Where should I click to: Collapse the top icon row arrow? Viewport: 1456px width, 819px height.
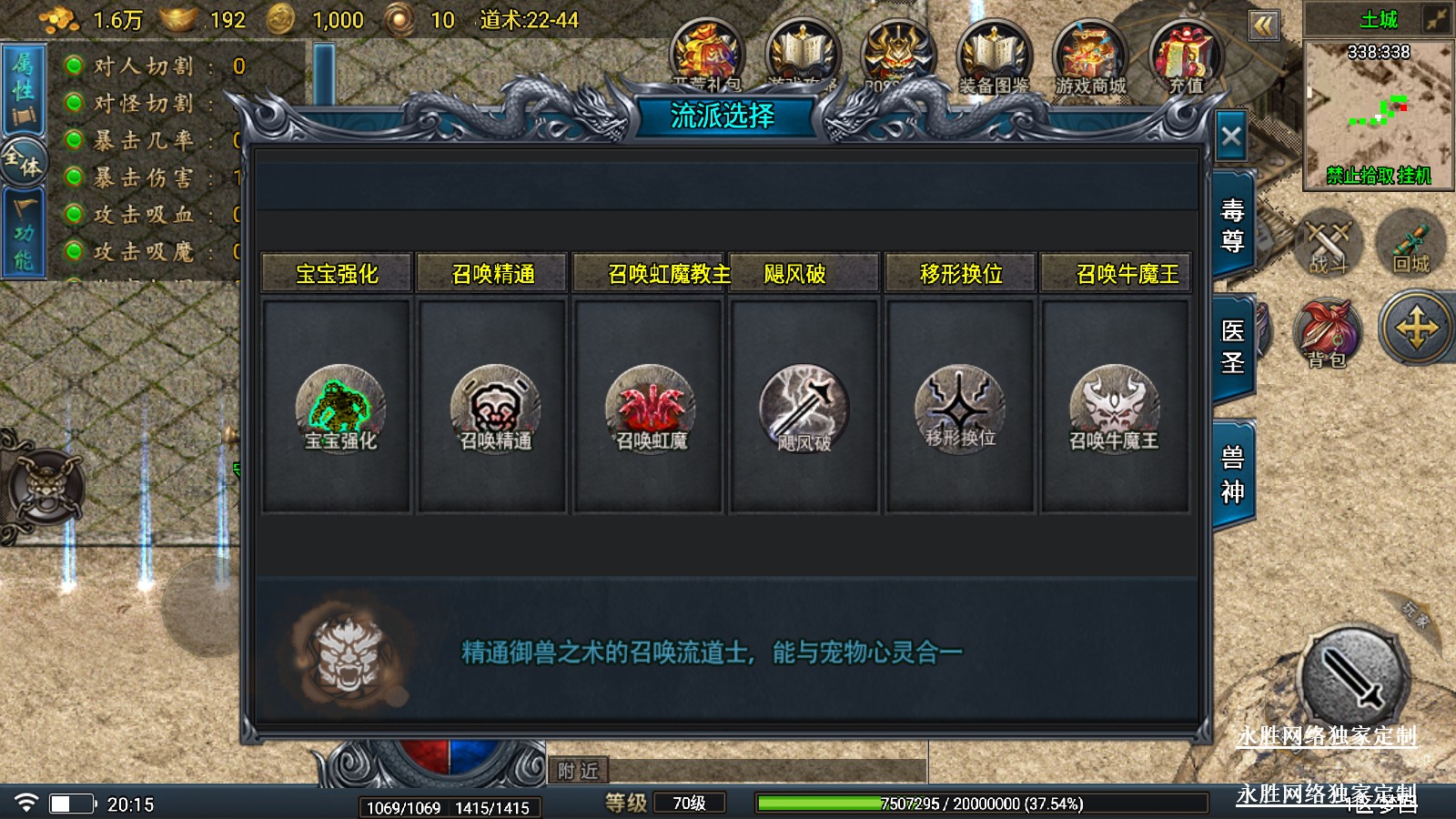tap(1263, 25)
